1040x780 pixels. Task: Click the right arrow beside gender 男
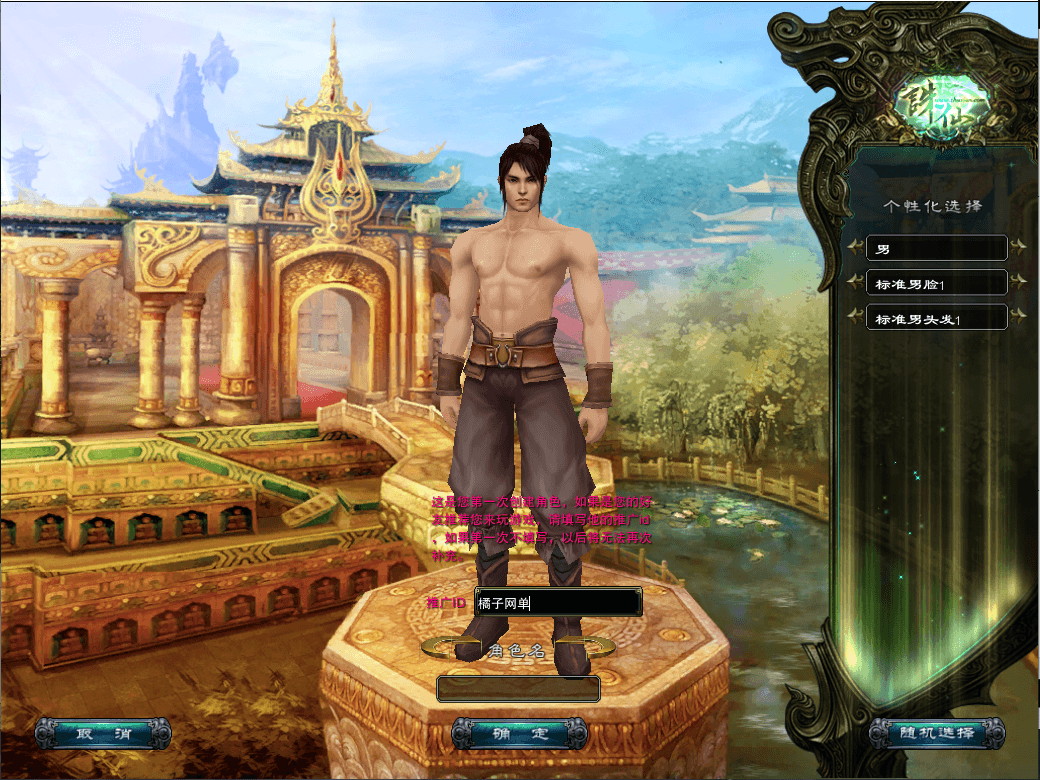1018,248
